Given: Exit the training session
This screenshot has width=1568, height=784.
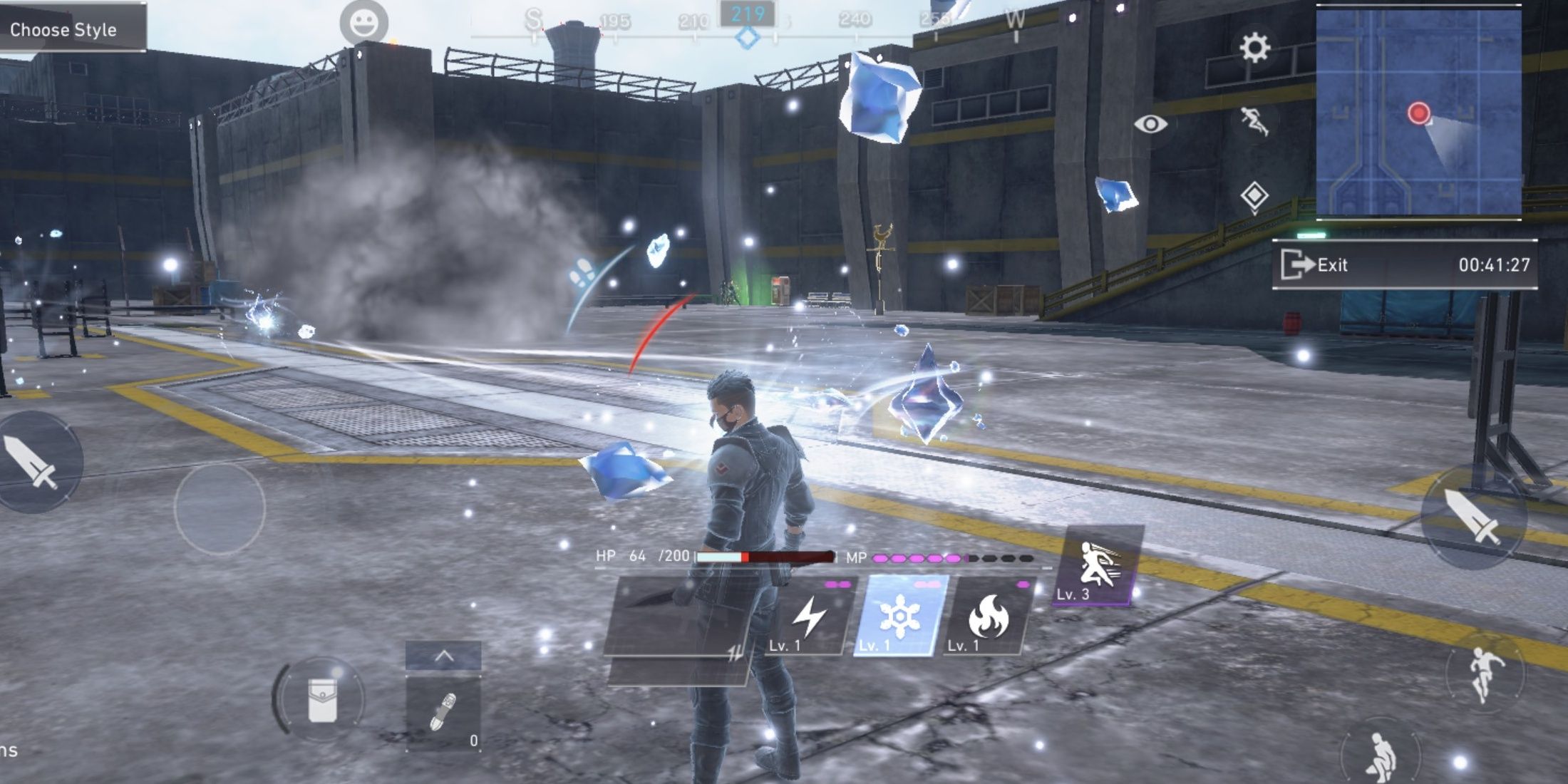Looking at the screenshot, I should [x=1315, y=265].
